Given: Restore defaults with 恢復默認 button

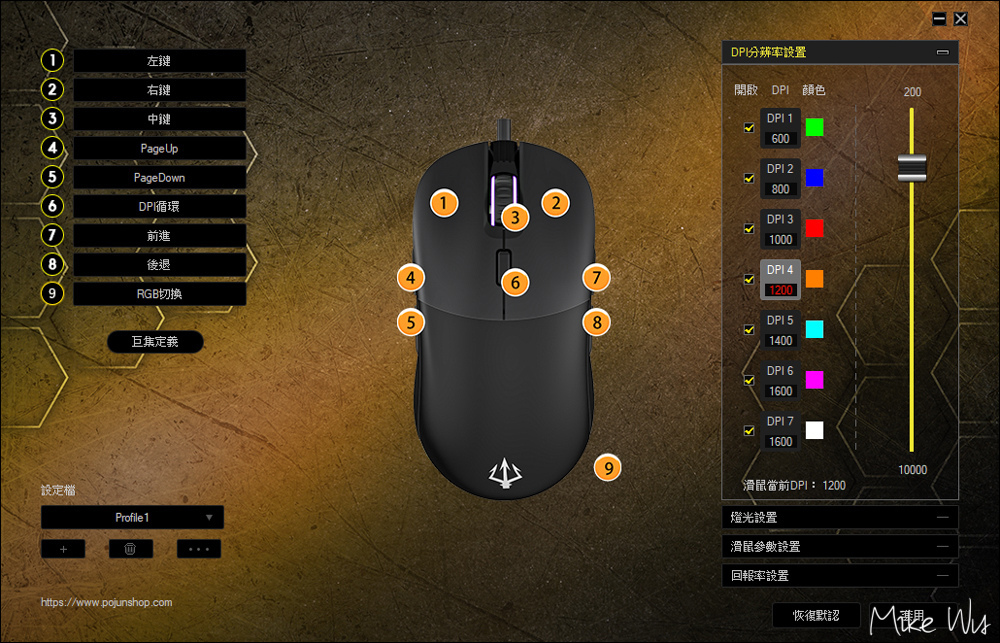Looking at the screenshot, I should pos(816,615).
